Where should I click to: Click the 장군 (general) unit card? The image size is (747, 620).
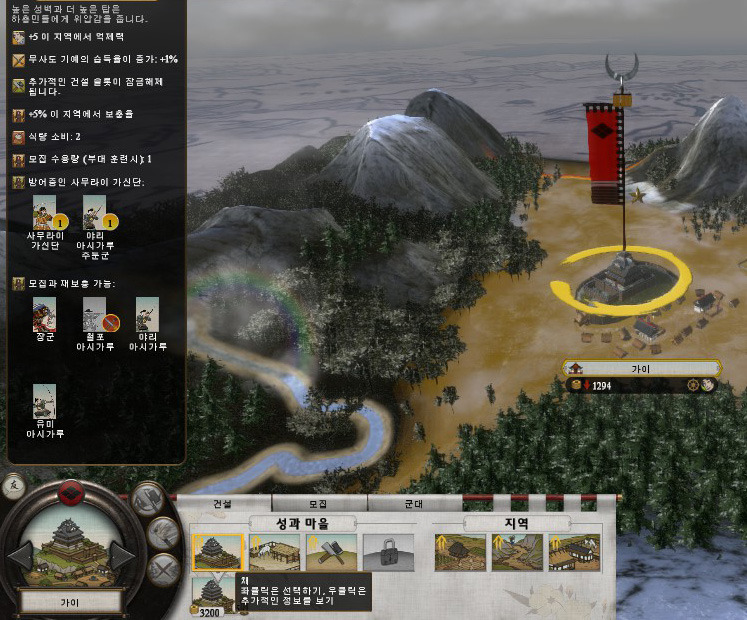44,315
